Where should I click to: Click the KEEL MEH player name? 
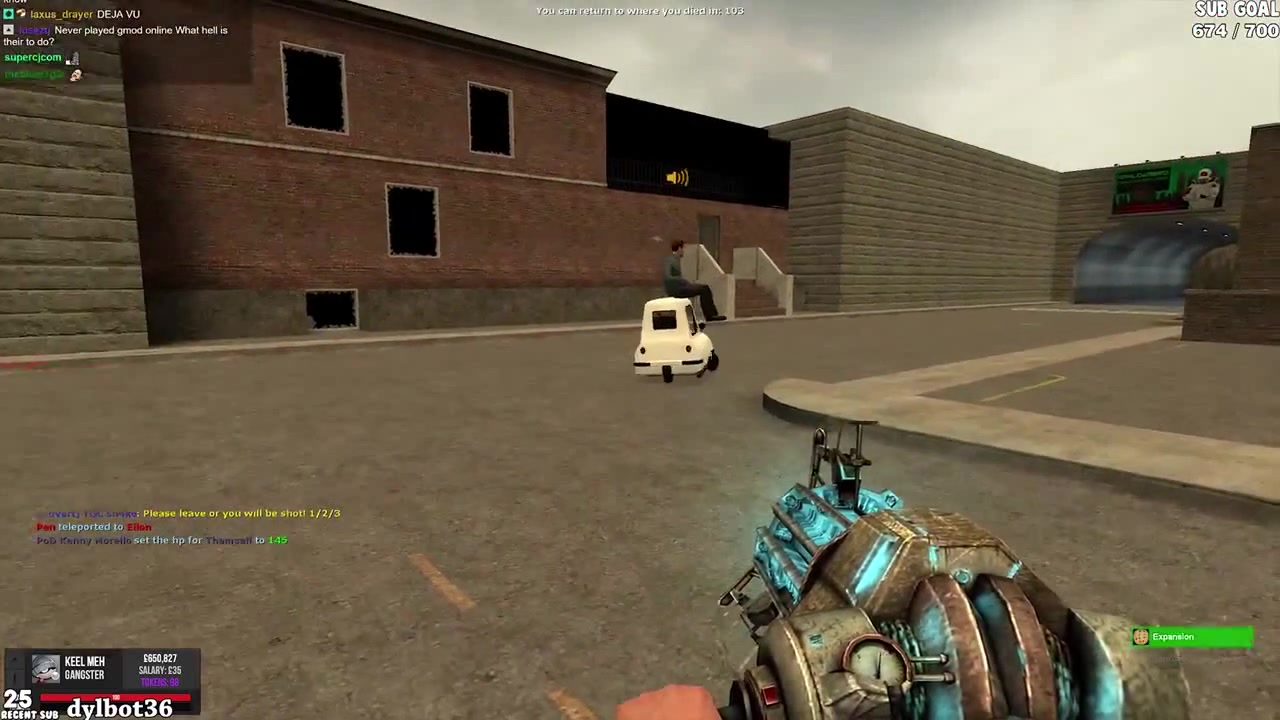(85, 661)
